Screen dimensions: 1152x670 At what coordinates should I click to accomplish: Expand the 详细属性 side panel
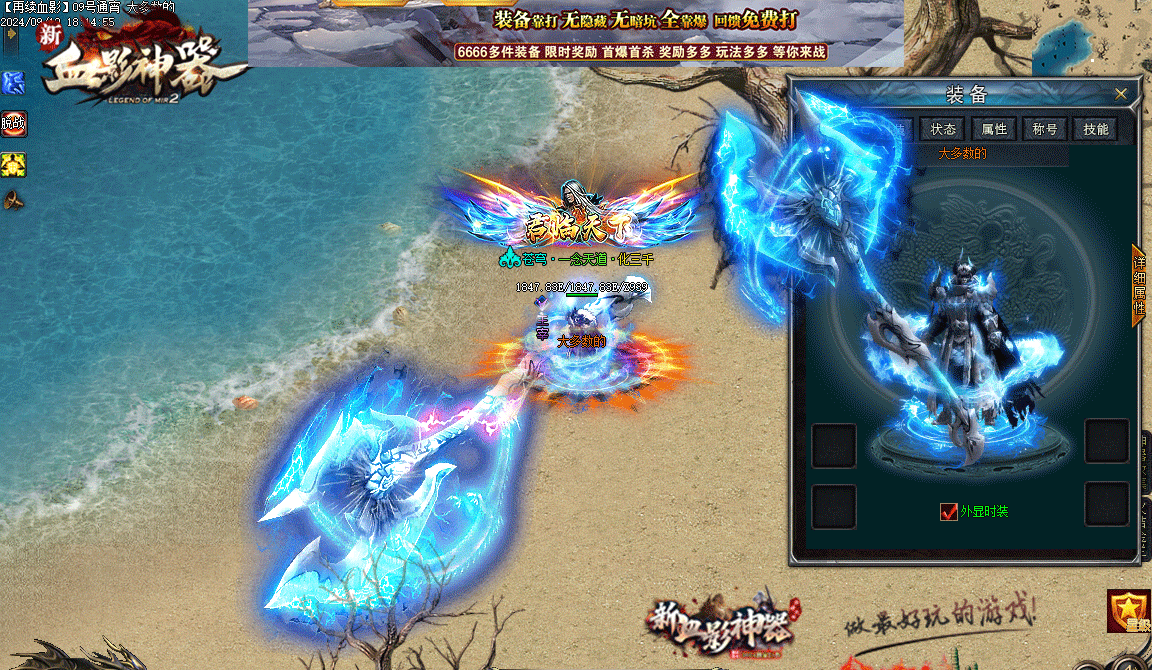point(1138,284)
